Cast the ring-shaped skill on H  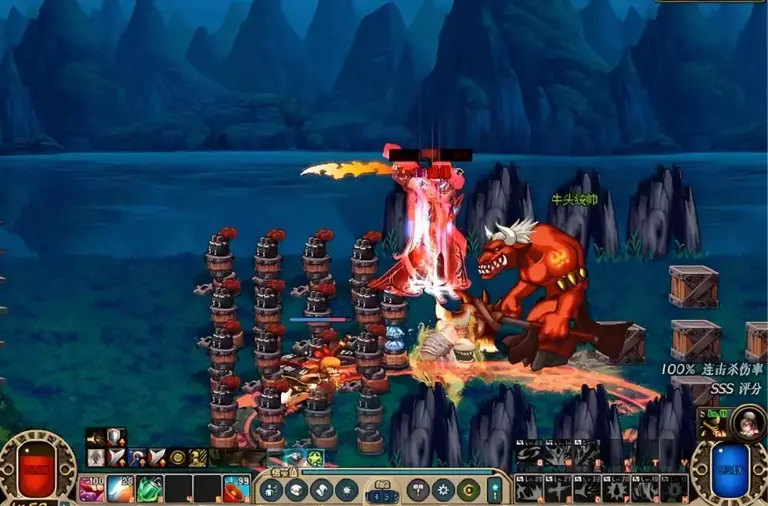click(674, 489)
